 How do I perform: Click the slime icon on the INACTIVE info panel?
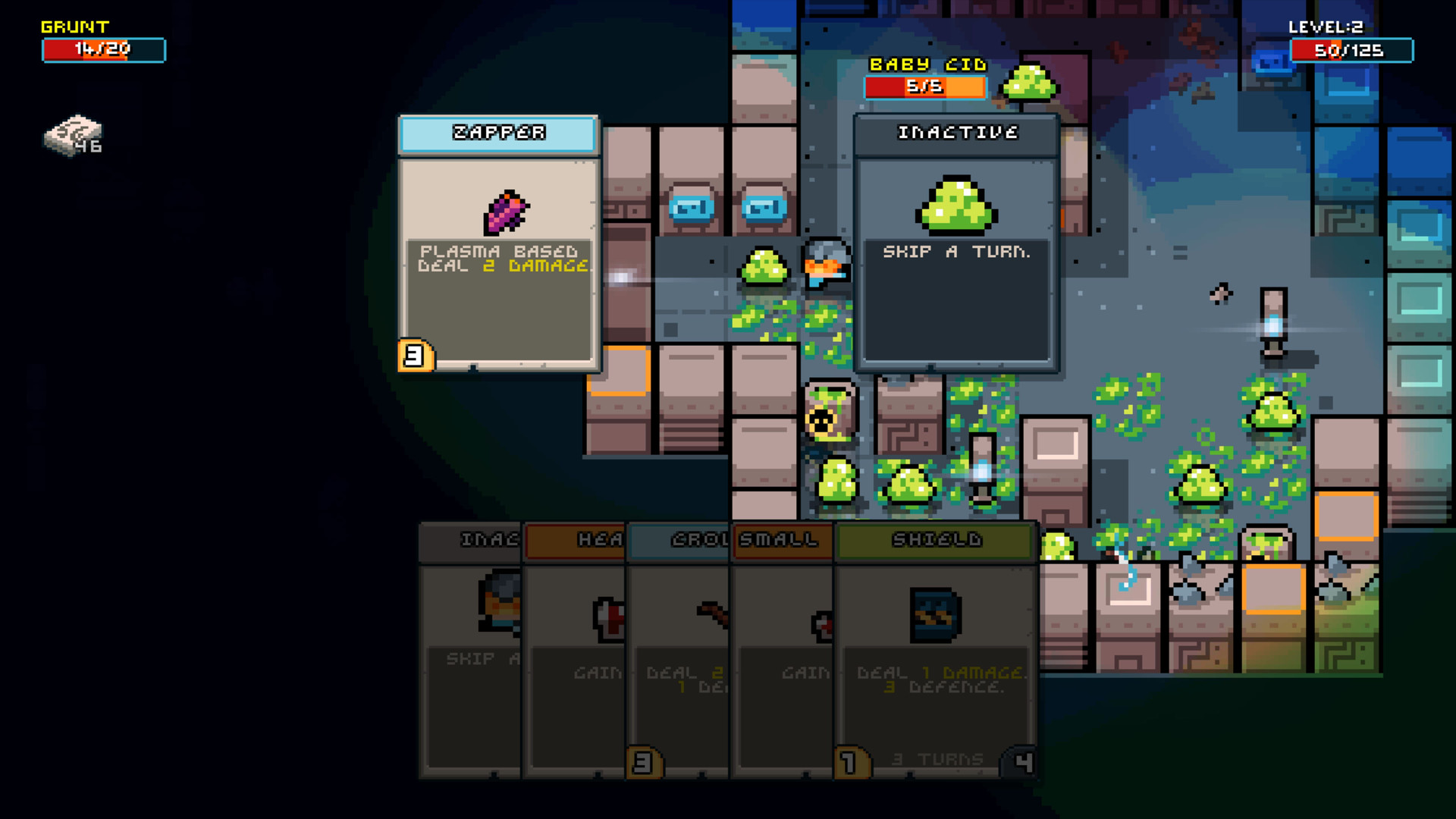(x=957, y=203)
